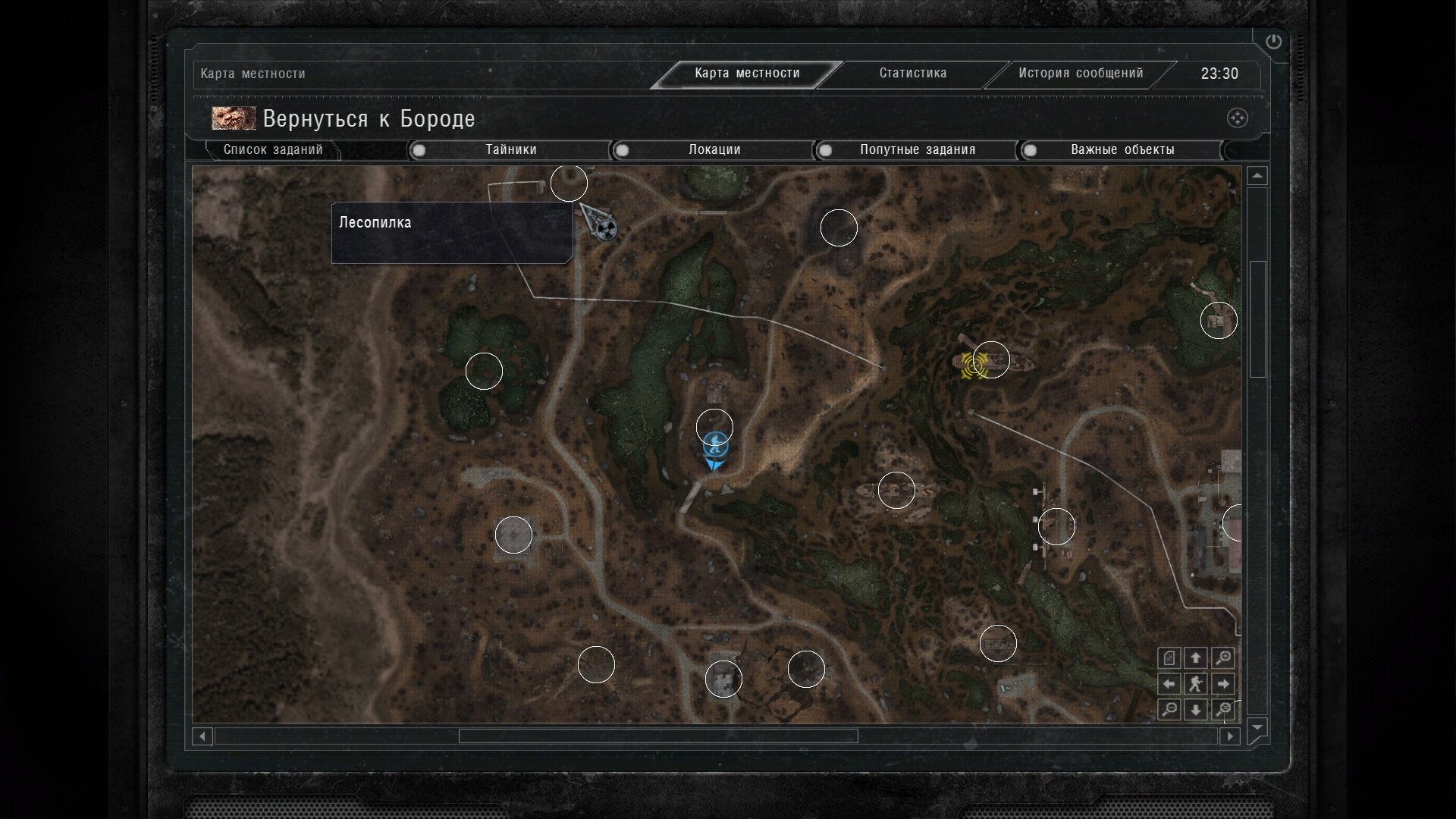This screenshot has height=819, width=1456.
Task: Center map on player with stalker icon
Action: (x=1196, y=684)
